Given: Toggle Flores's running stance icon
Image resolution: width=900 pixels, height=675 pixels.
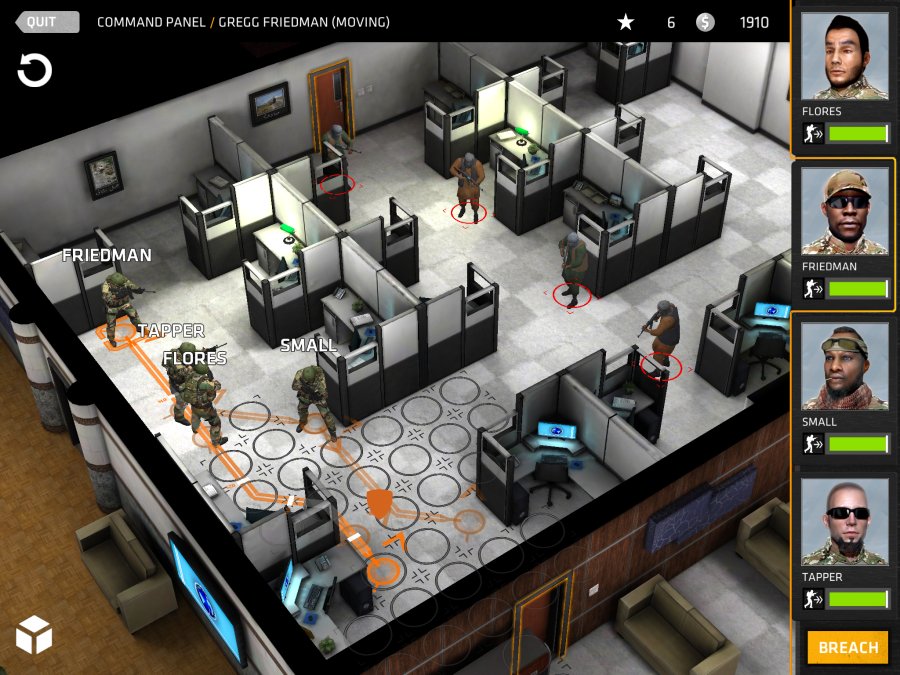Looking at the screenshot, I should 814,134.
